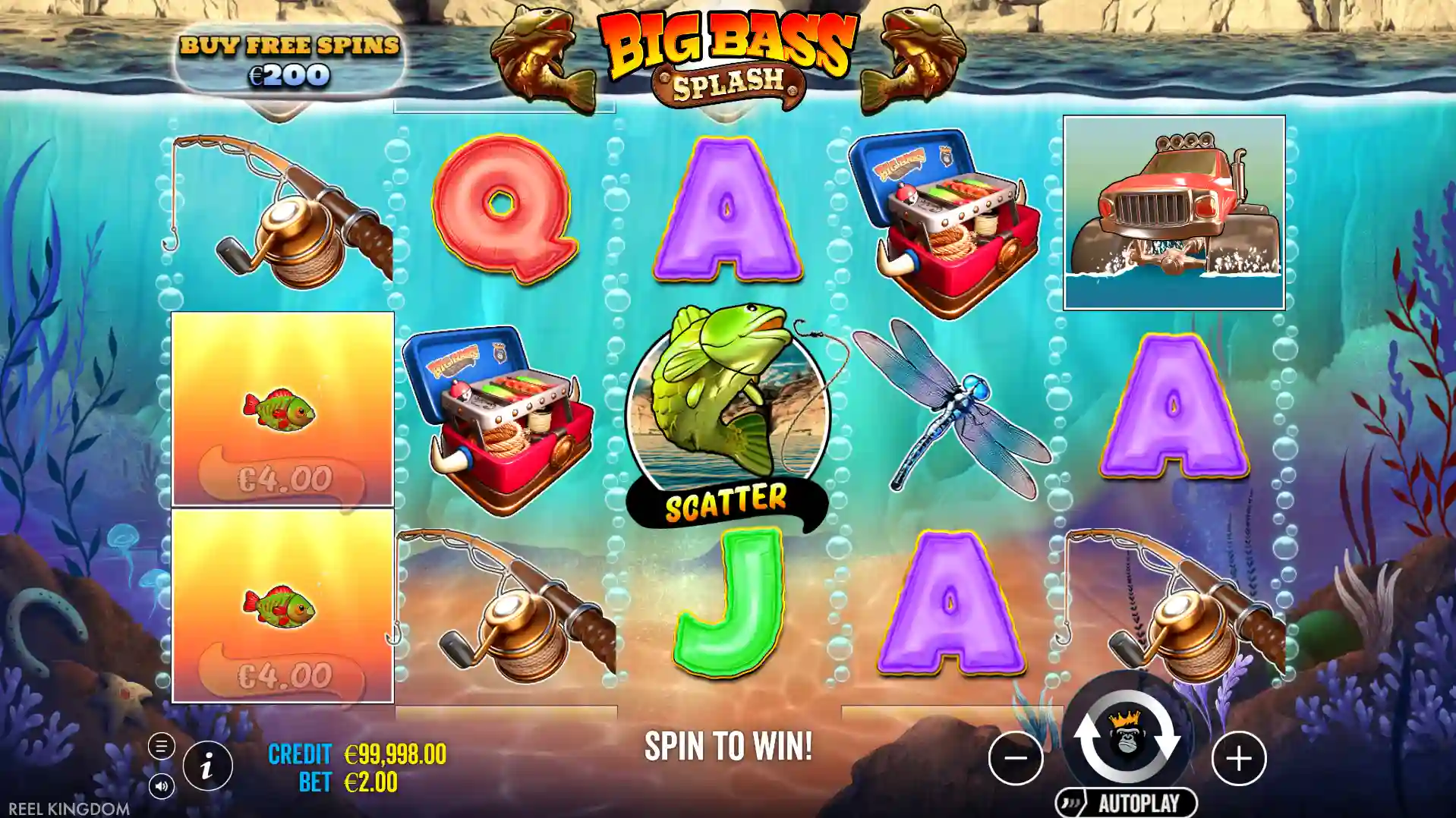The height and width of the screenshot is (818, 1456).
Task: Open the hamburger menu
Action: 161,747
